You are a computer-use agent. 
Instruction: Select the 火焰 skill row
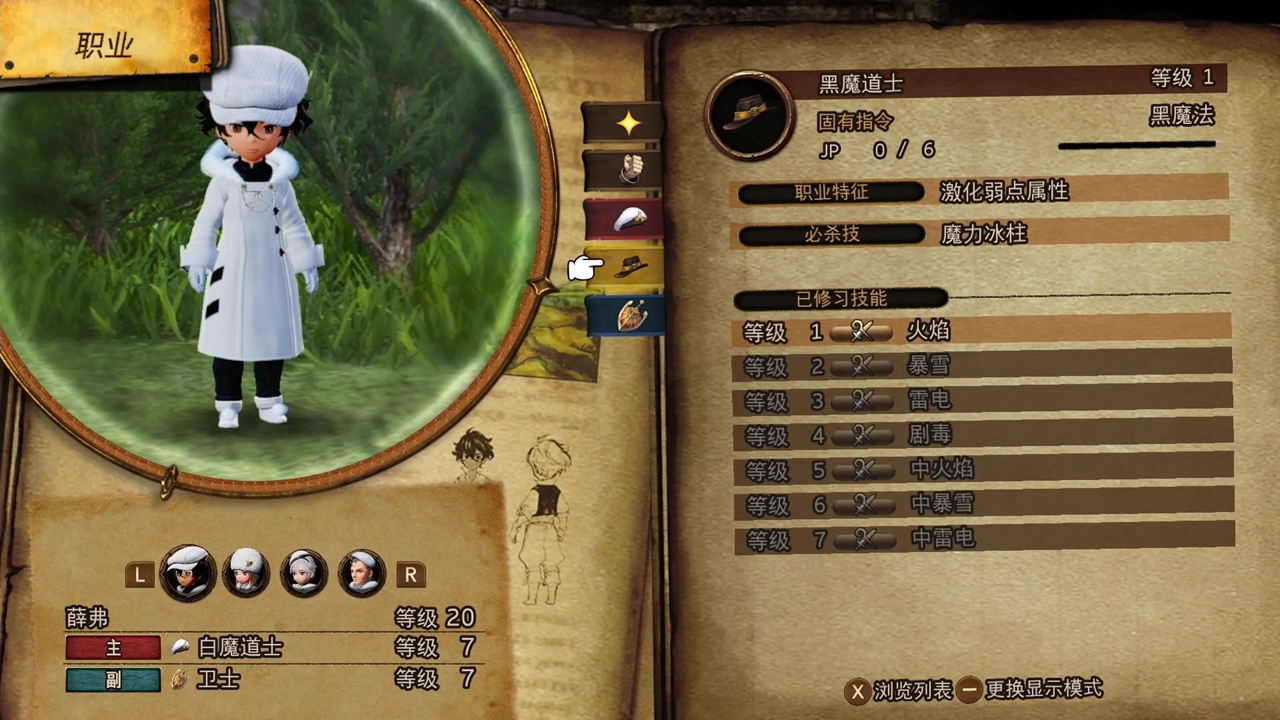coord(980,330)
